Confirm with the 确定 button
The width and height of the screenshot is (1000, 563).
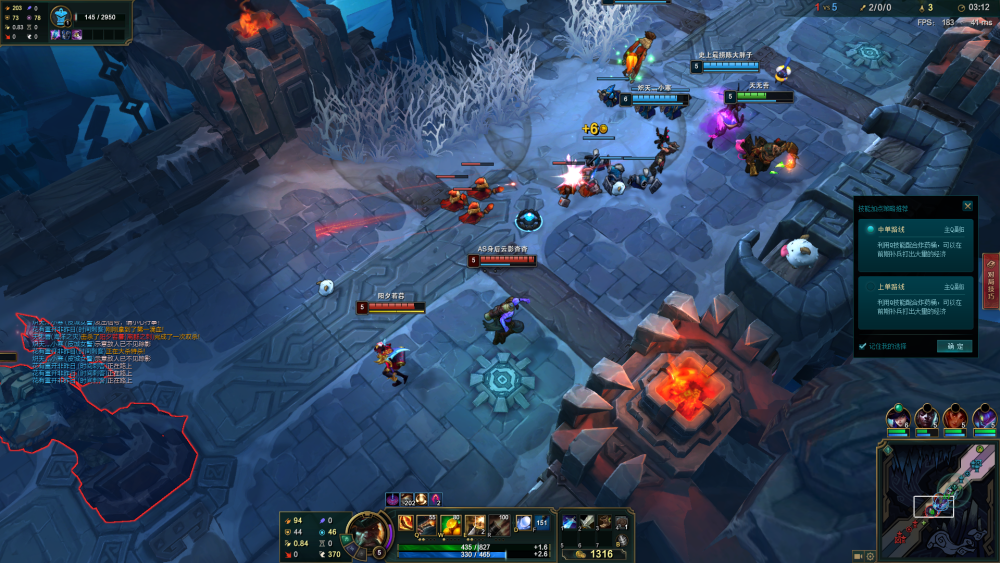tap(954, 346)
